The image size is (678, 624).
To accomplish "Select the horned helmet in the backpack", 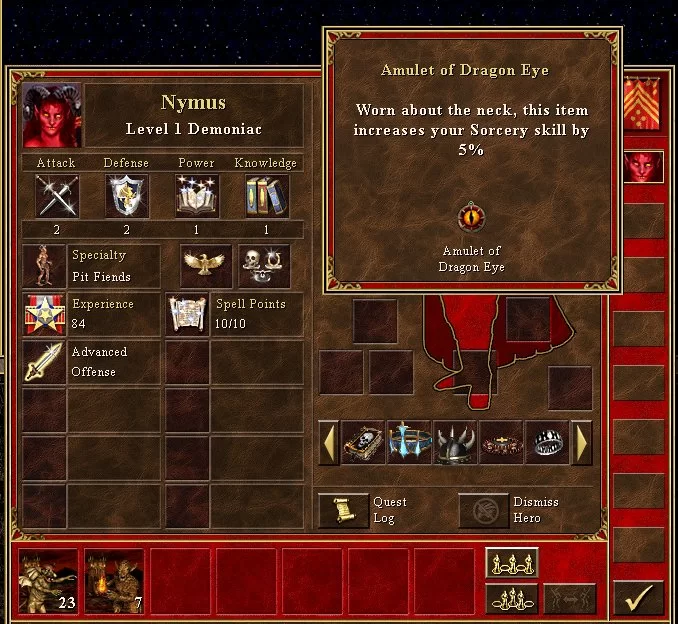I will (x=455, y=442).
